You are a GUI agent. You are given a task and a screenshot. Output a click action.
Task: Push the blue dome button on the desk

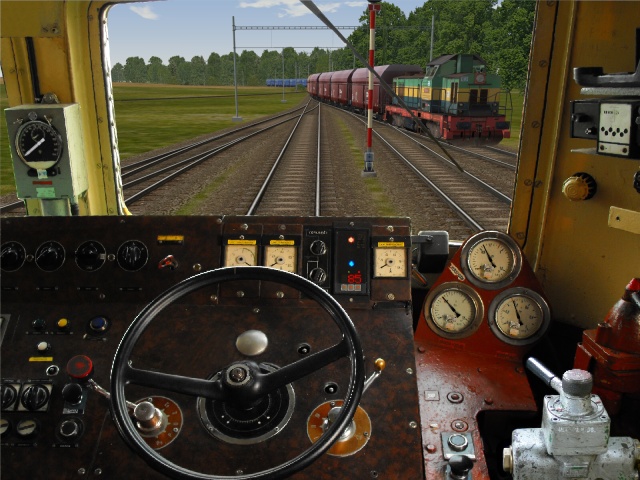coord(98,324)
